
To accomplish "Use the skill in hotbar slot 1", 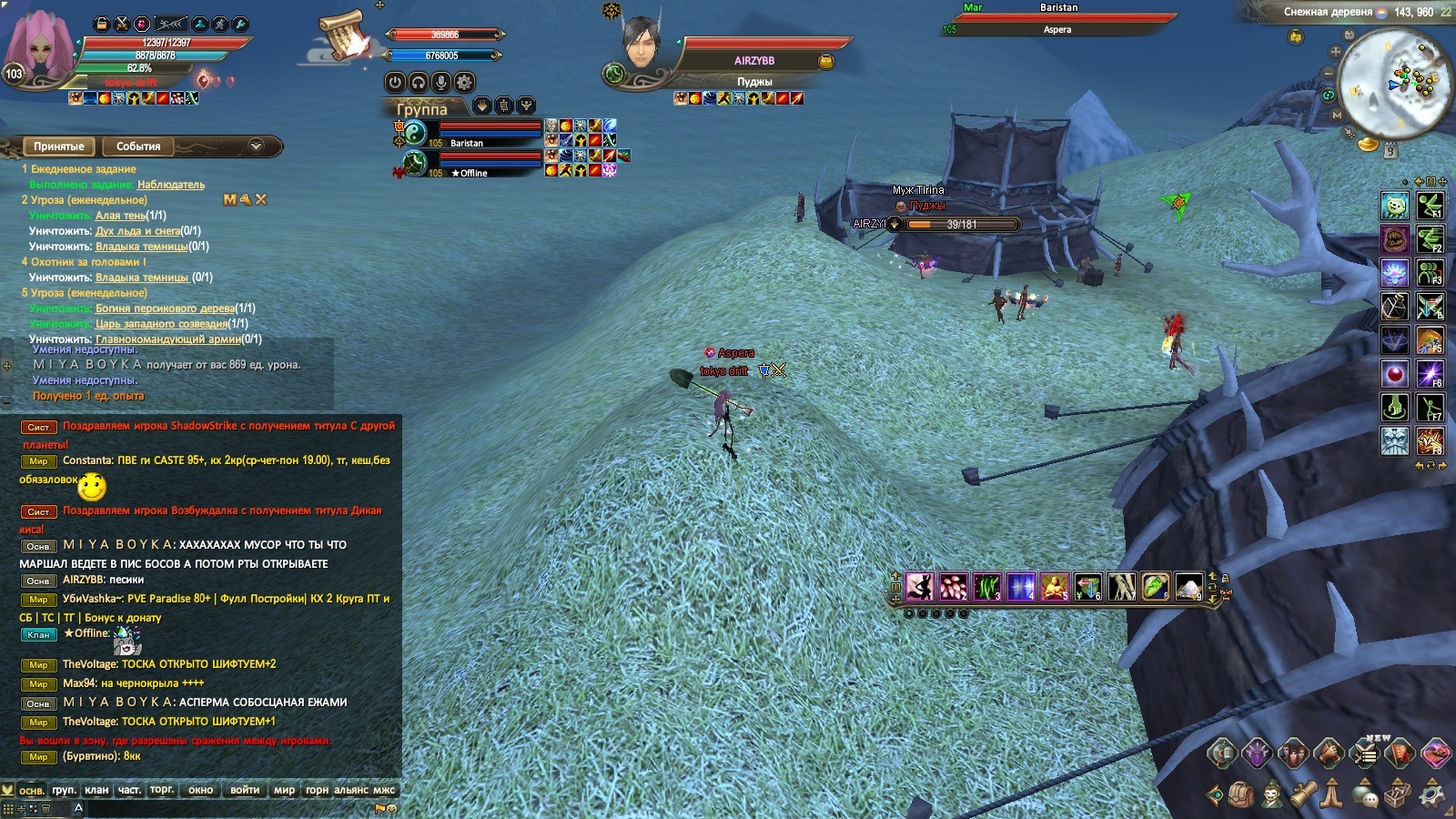I will pyautogui.click(x=919, y=587).
